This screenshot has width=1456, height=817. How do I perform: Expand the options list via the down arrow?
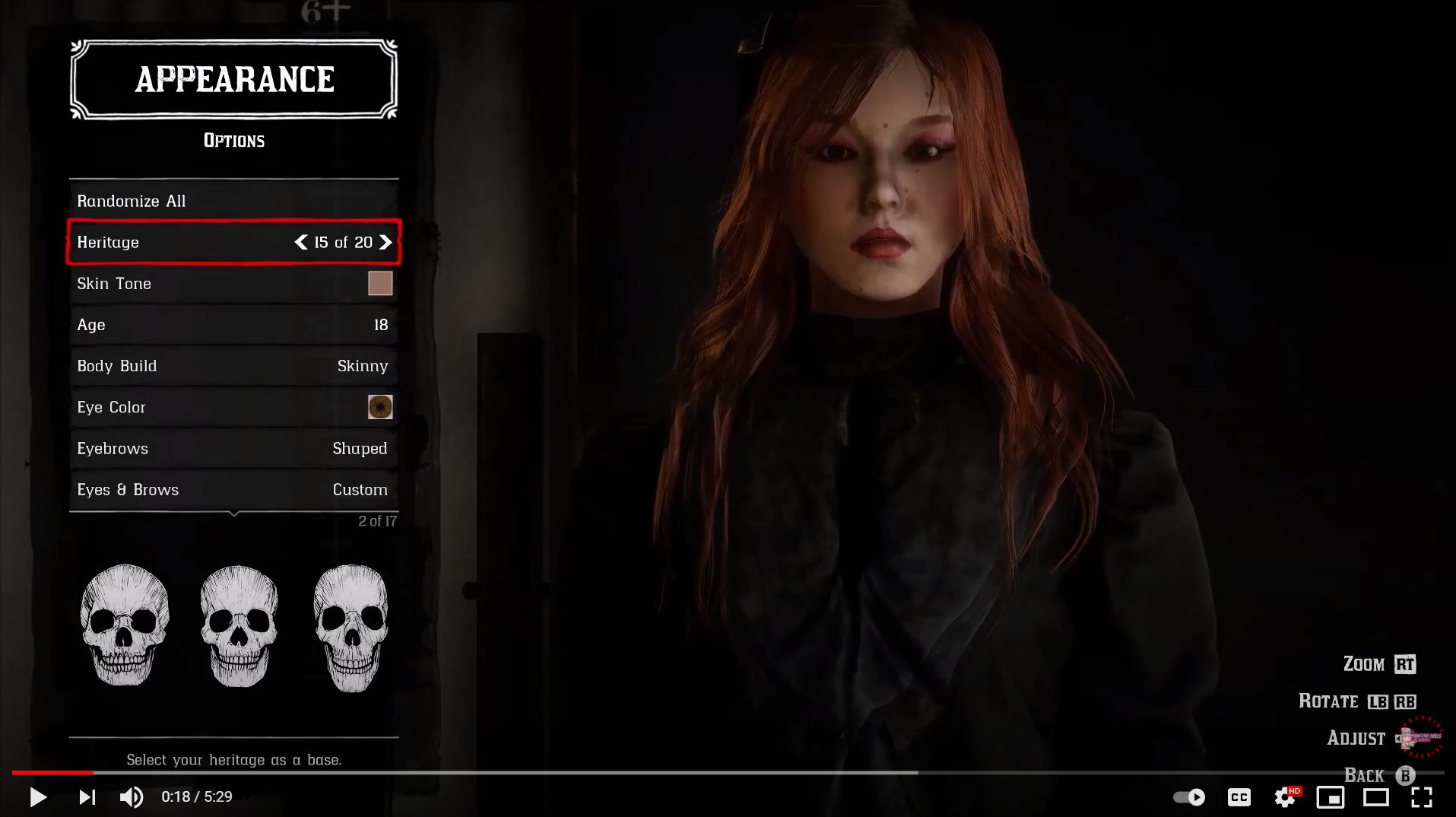[233, 514]
